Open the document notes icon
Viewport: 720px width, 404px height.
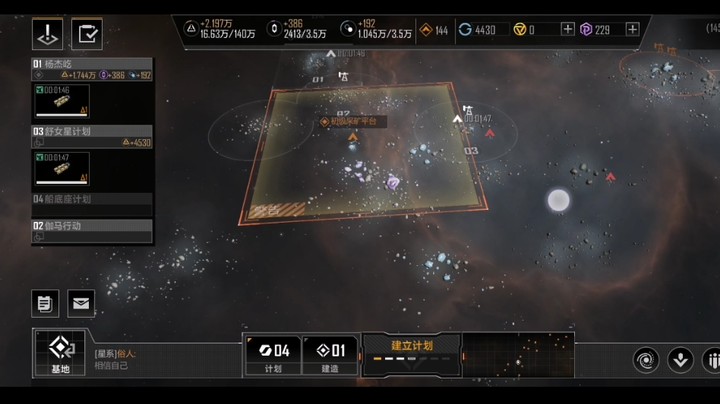(x=45, y=302)
